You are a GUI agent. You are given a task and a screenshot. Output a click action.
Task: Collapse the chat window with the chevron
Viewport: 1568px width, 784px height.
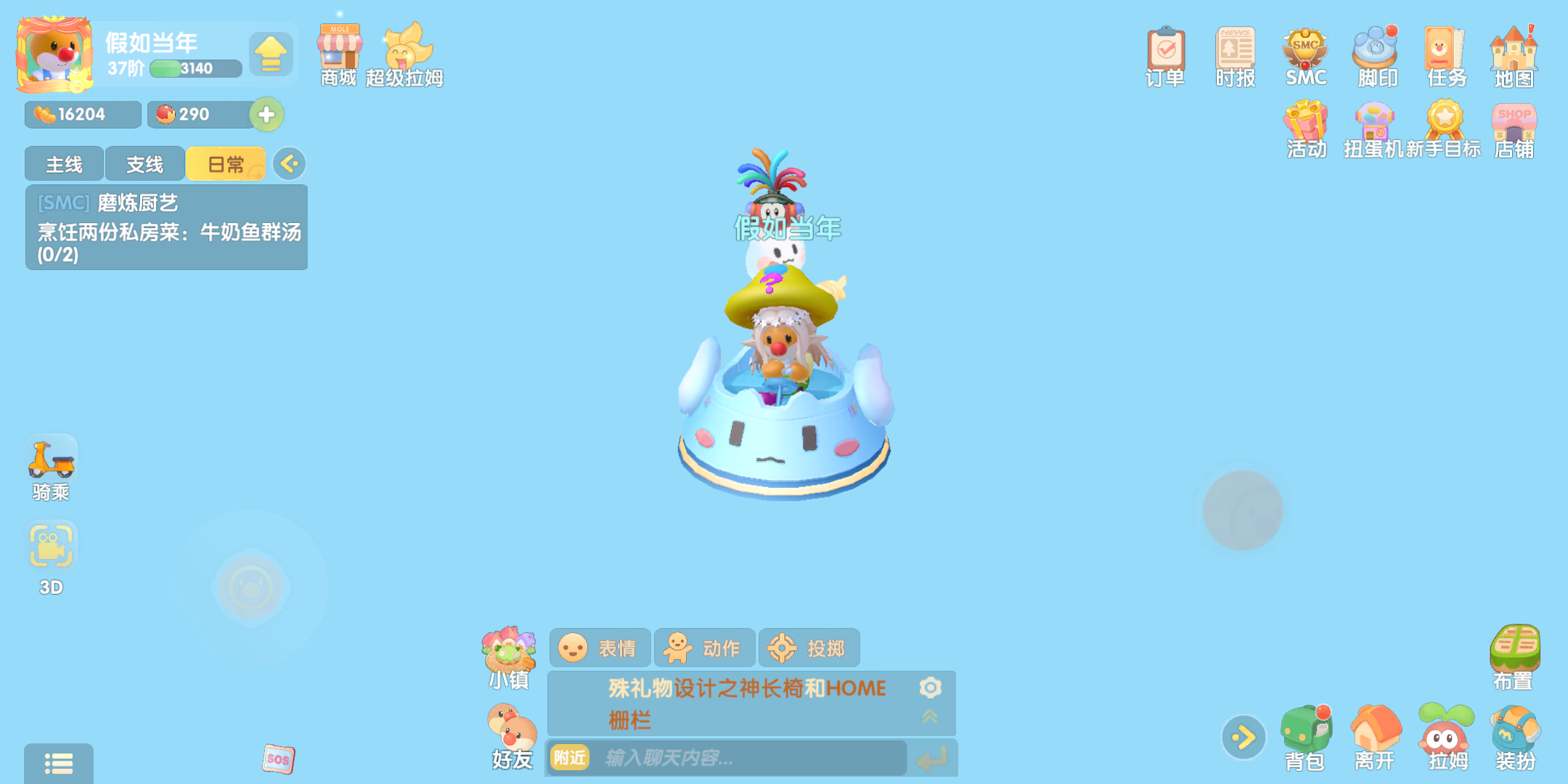click(x=931, y=716)
